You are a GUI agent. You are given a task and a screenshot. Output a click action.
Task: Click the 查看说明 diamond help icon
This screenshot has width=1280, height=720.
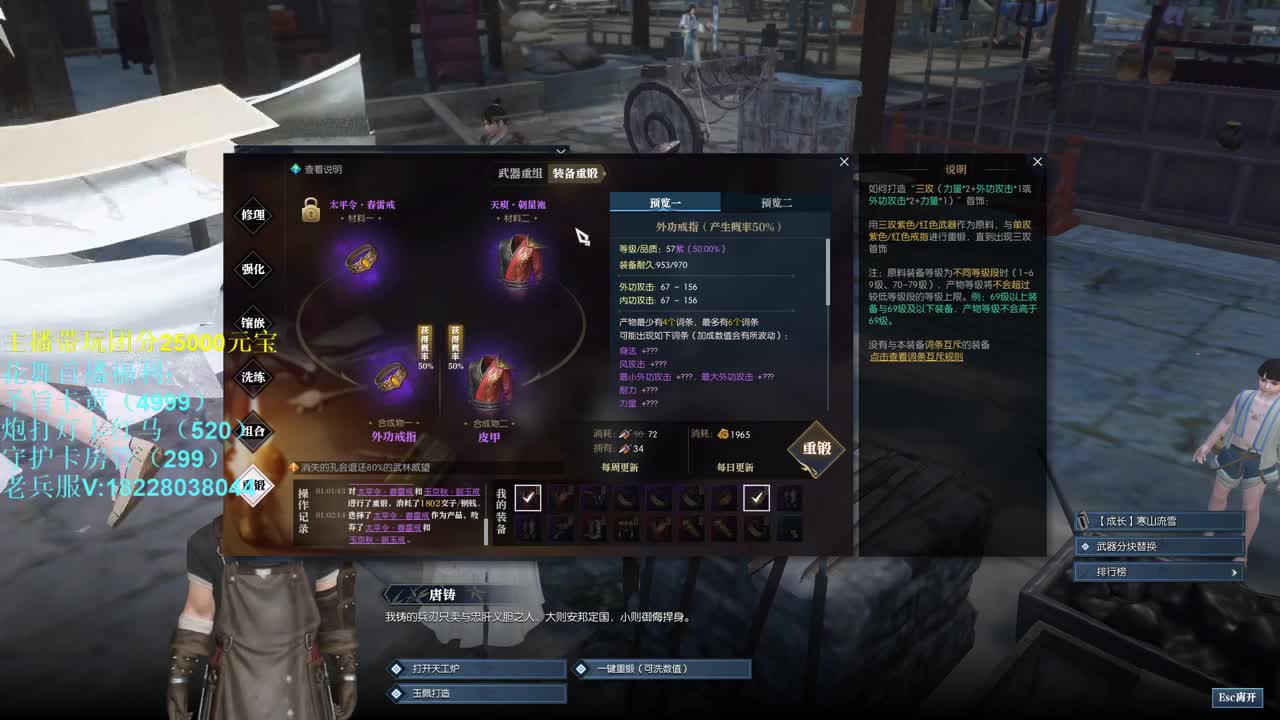pos(295,170)
